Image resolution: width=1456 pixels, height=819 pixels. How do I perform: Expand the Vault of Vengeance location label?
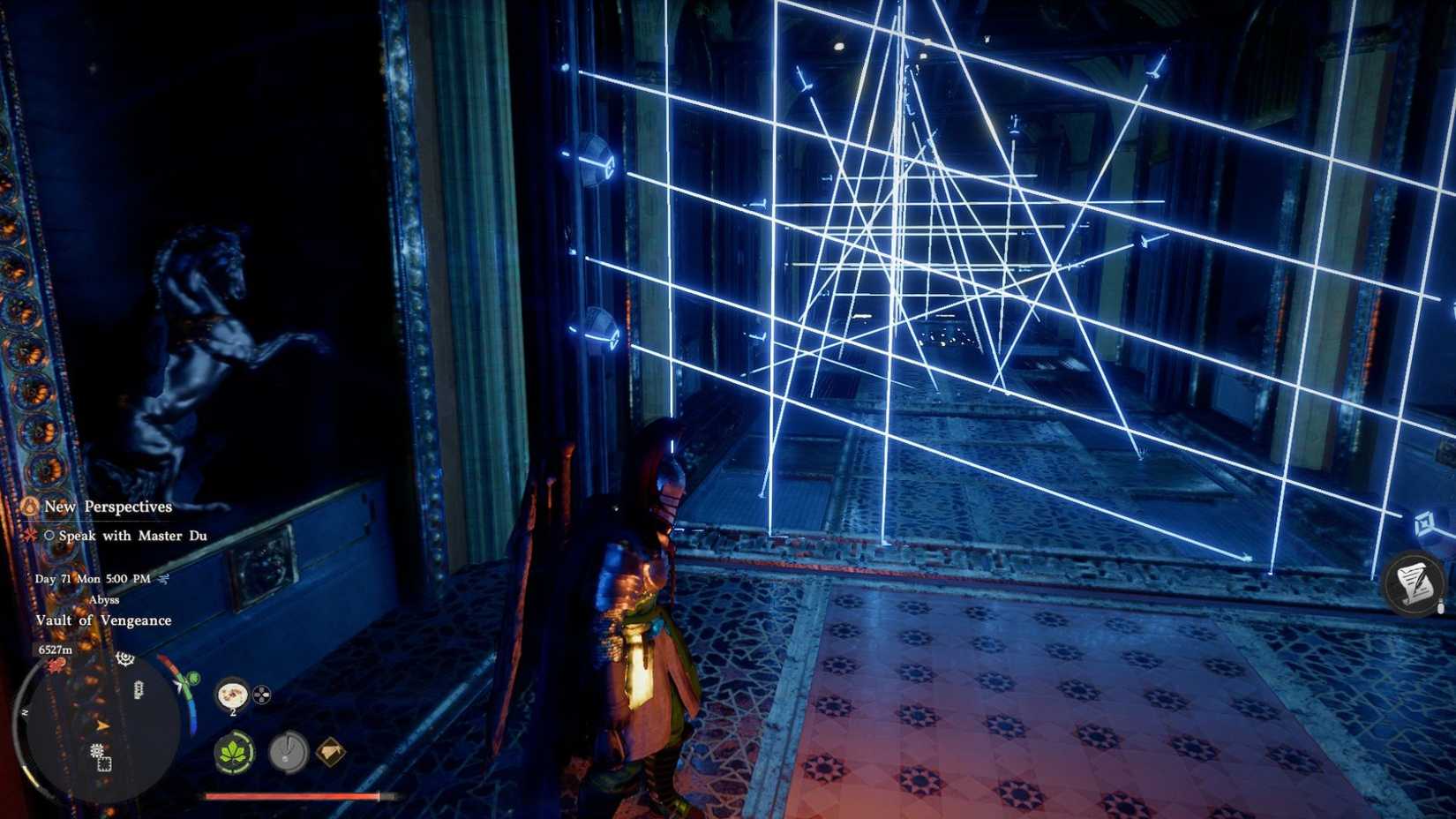point(105,620)
